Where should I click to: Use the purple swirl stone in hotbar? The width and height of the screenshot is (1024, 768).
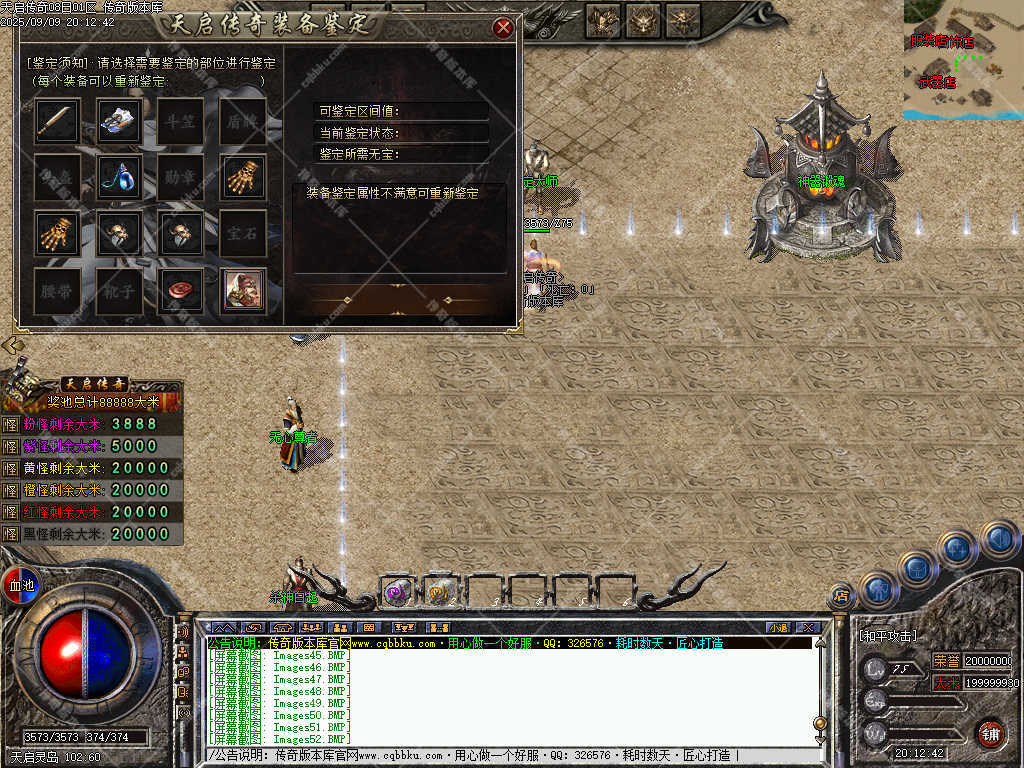coord(397,592)
